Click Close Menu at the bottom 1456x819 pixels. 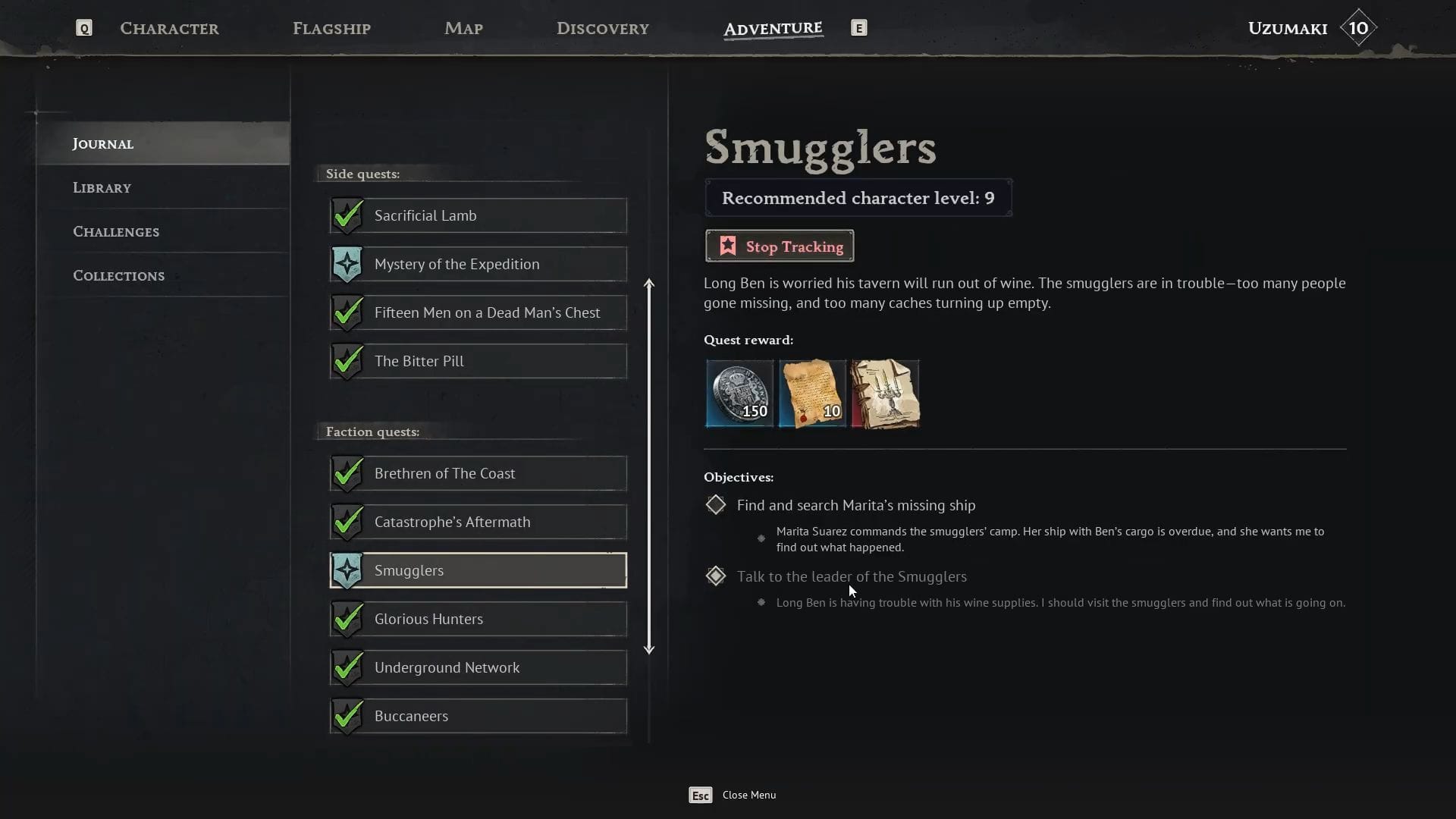[x=748, y=795]
